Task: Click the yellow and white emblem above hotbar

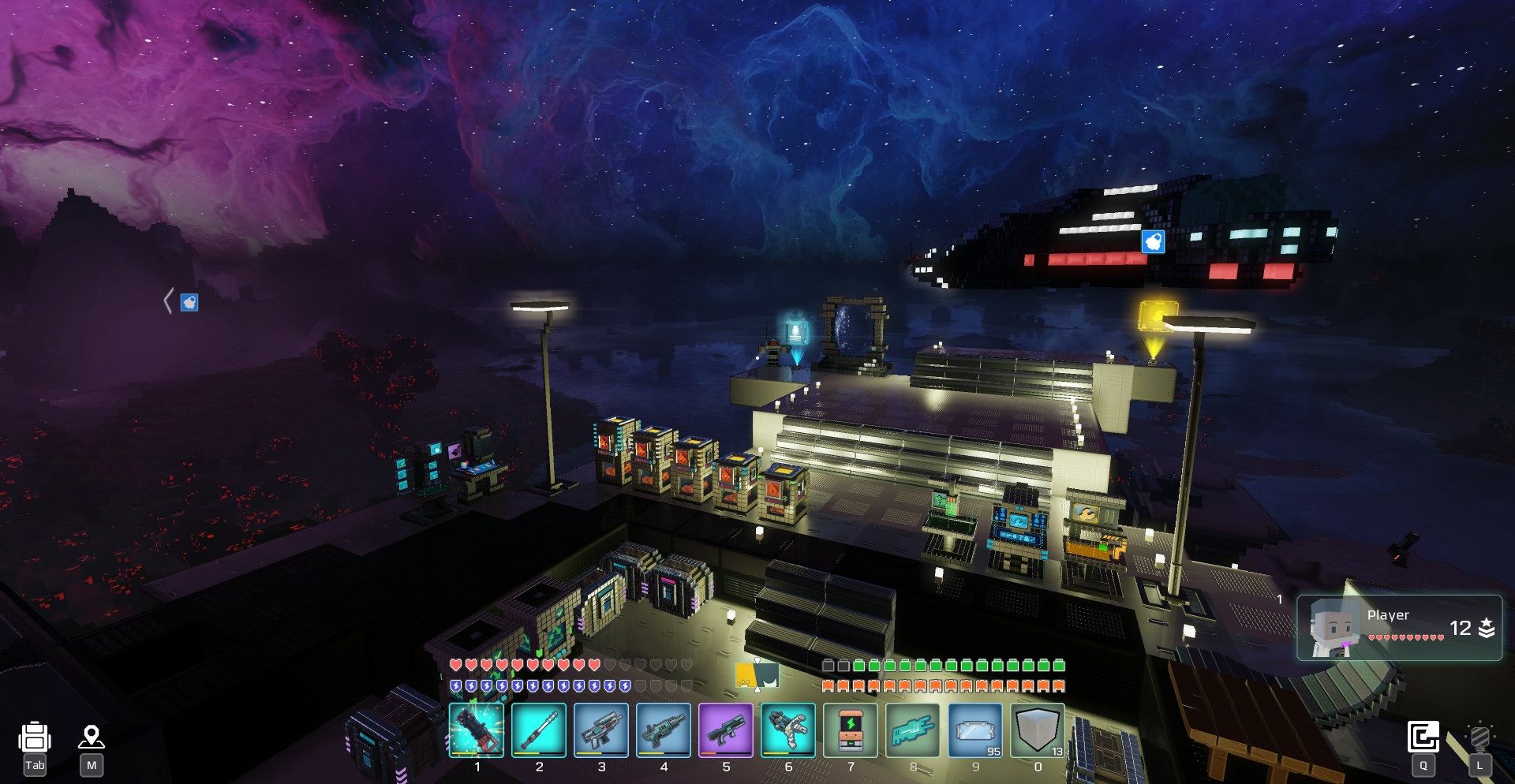Action: point(757,676)
